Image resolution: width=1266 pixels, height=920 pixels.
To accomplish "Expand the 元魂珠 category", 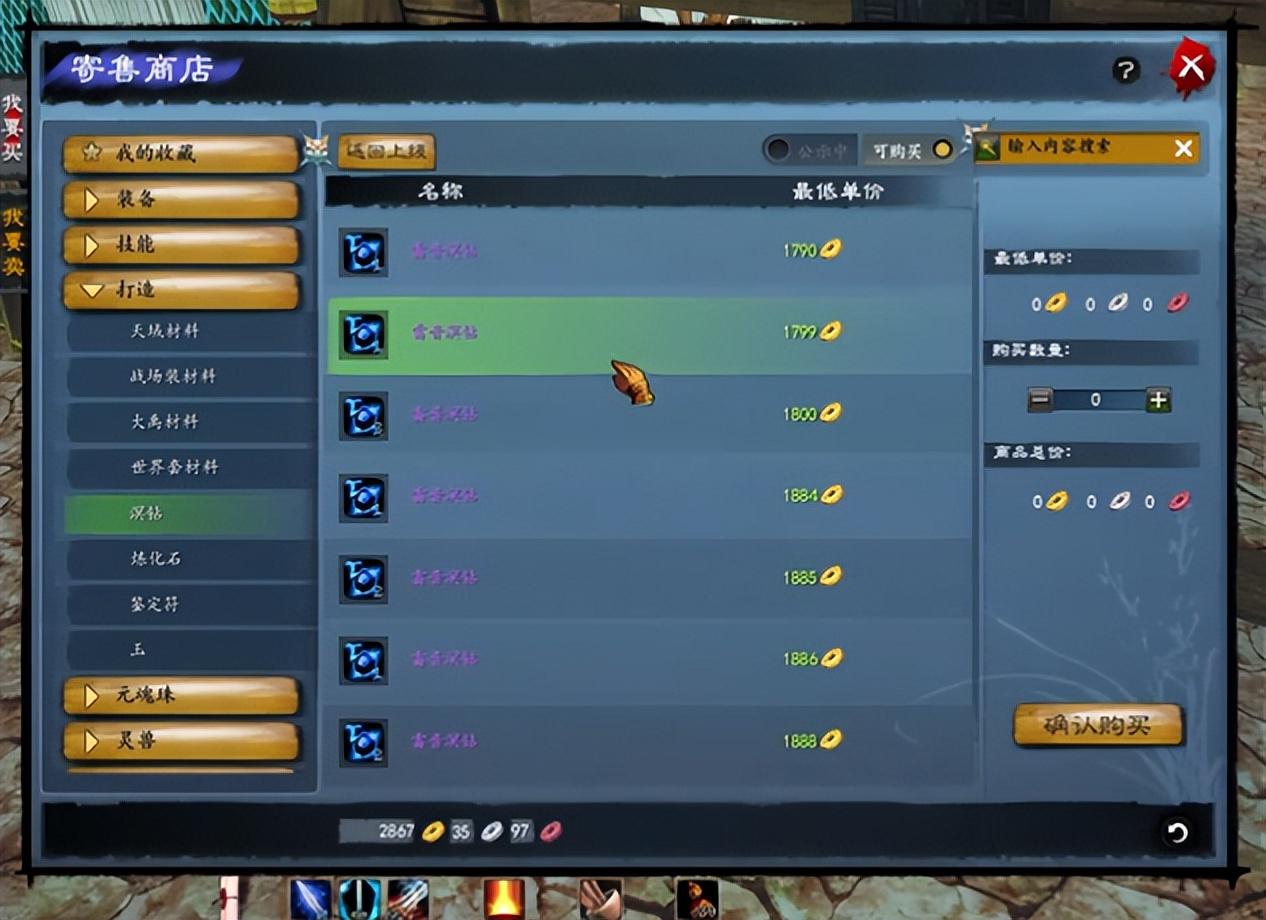I will point(181,695).
